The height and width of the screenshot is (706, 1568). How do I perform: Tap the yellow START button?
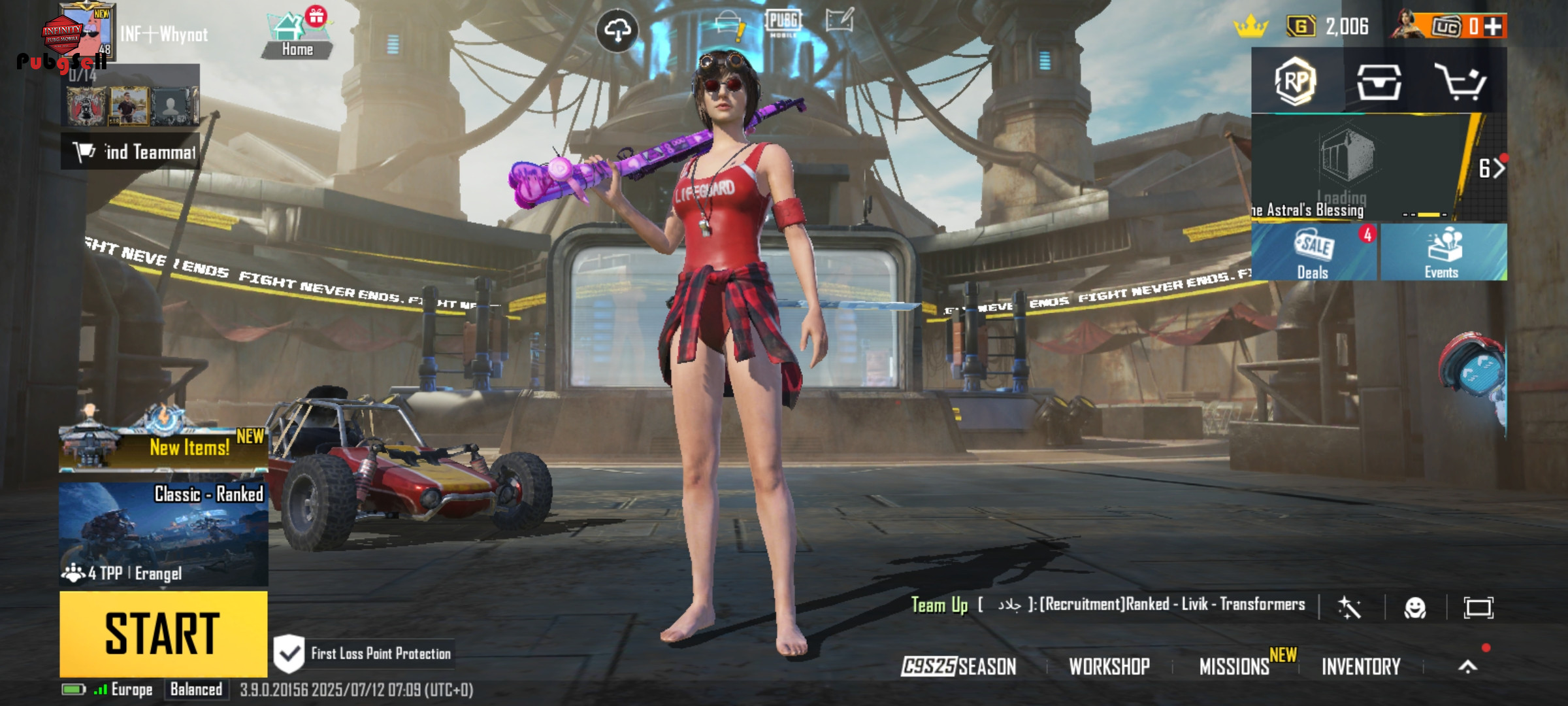[163, 633]
